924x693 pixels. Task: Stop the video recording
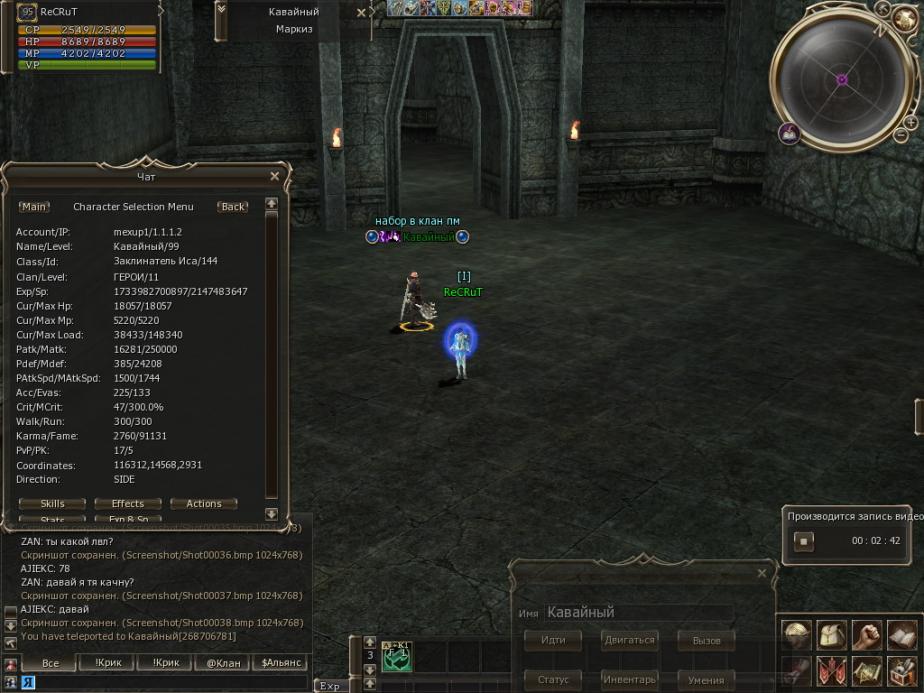coord(803,541)
